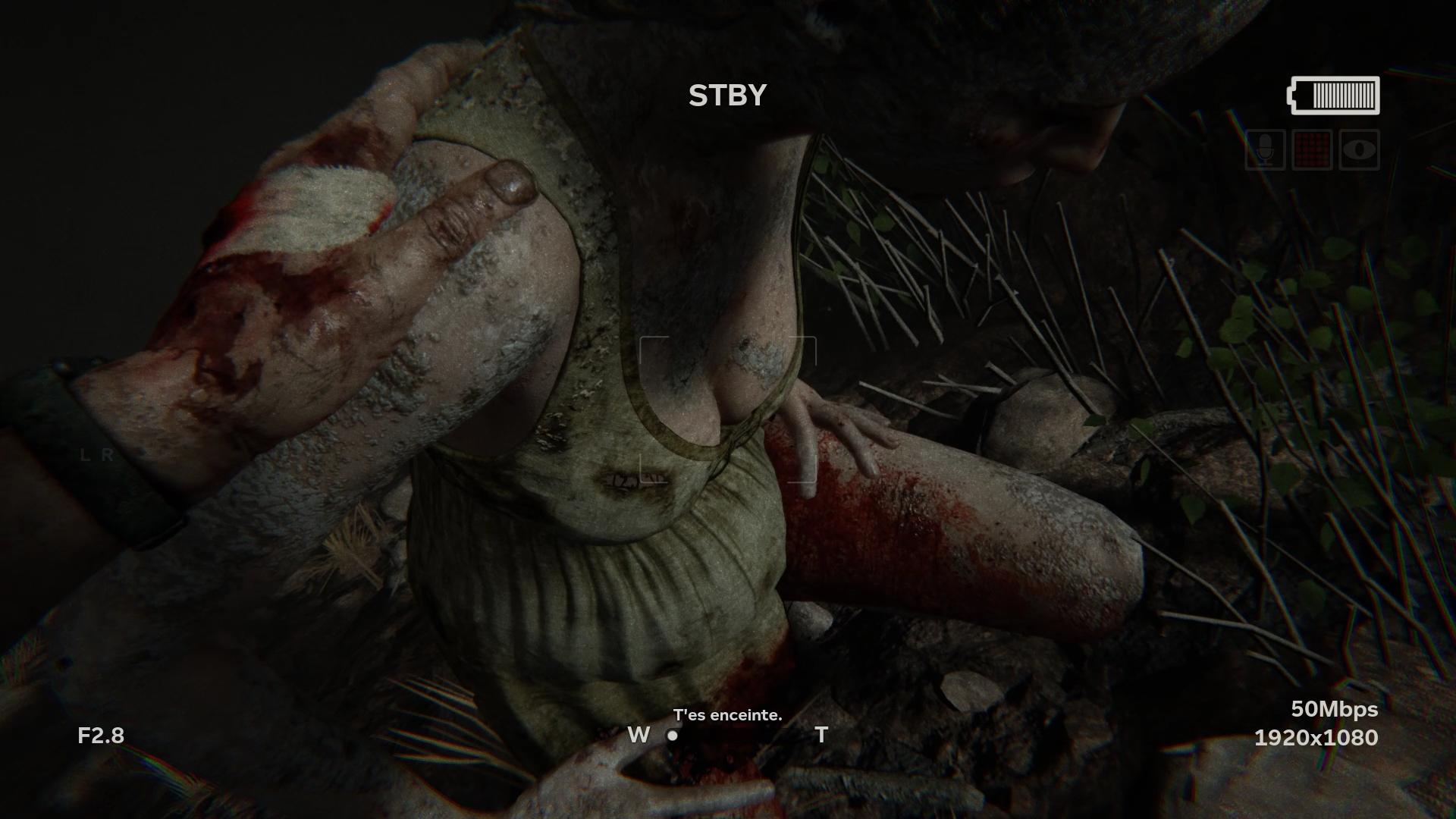The height and width of the screenshot is (819, 1456).
Task: Click the zoom slider dot near W
Action: (x=672, y=736)
